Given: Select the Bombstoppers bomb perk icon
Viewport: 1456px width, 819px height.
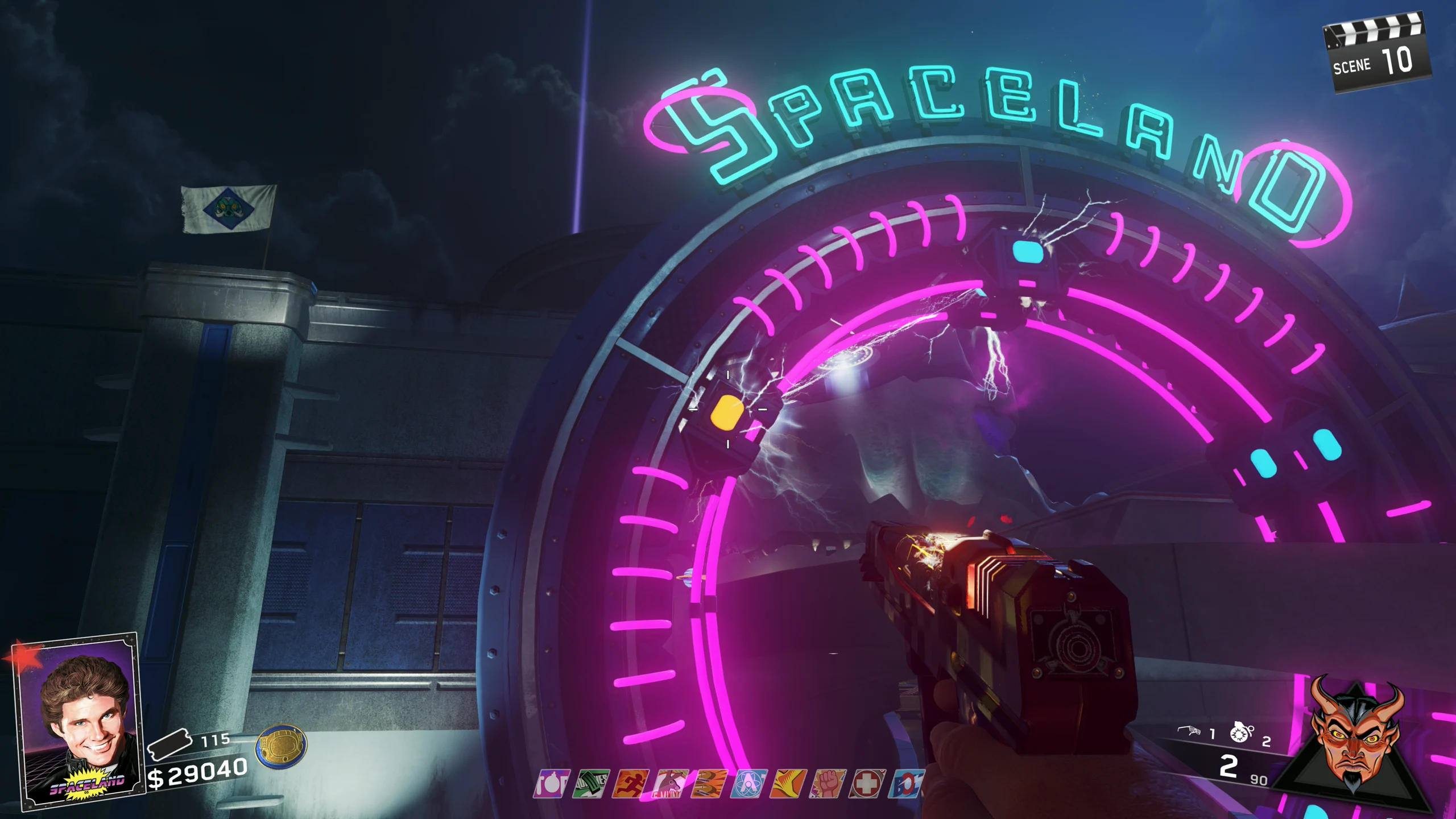Looking at the screenshot, I should click(x=551, y=784).
